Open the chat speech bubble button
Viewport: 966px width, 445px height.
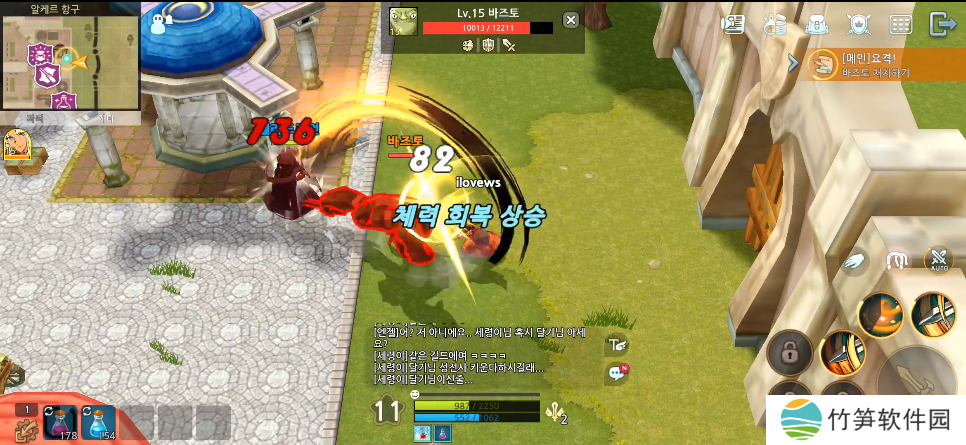click(616, 374)
